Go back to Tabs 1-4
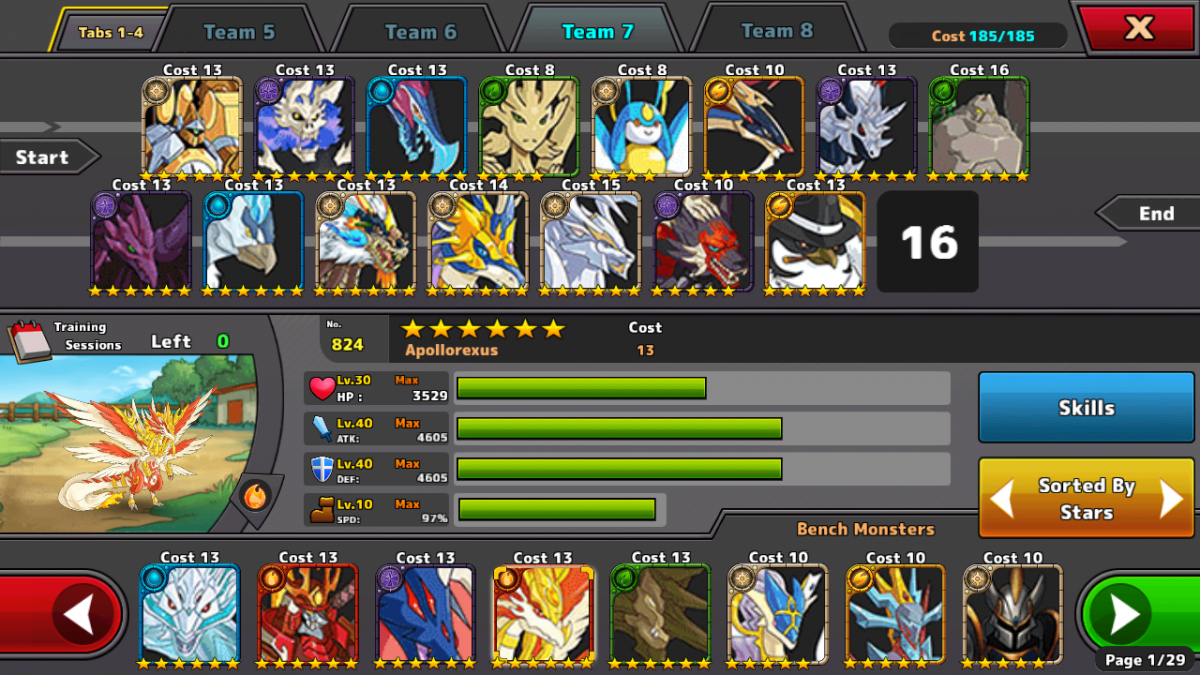 click(110, 32)
